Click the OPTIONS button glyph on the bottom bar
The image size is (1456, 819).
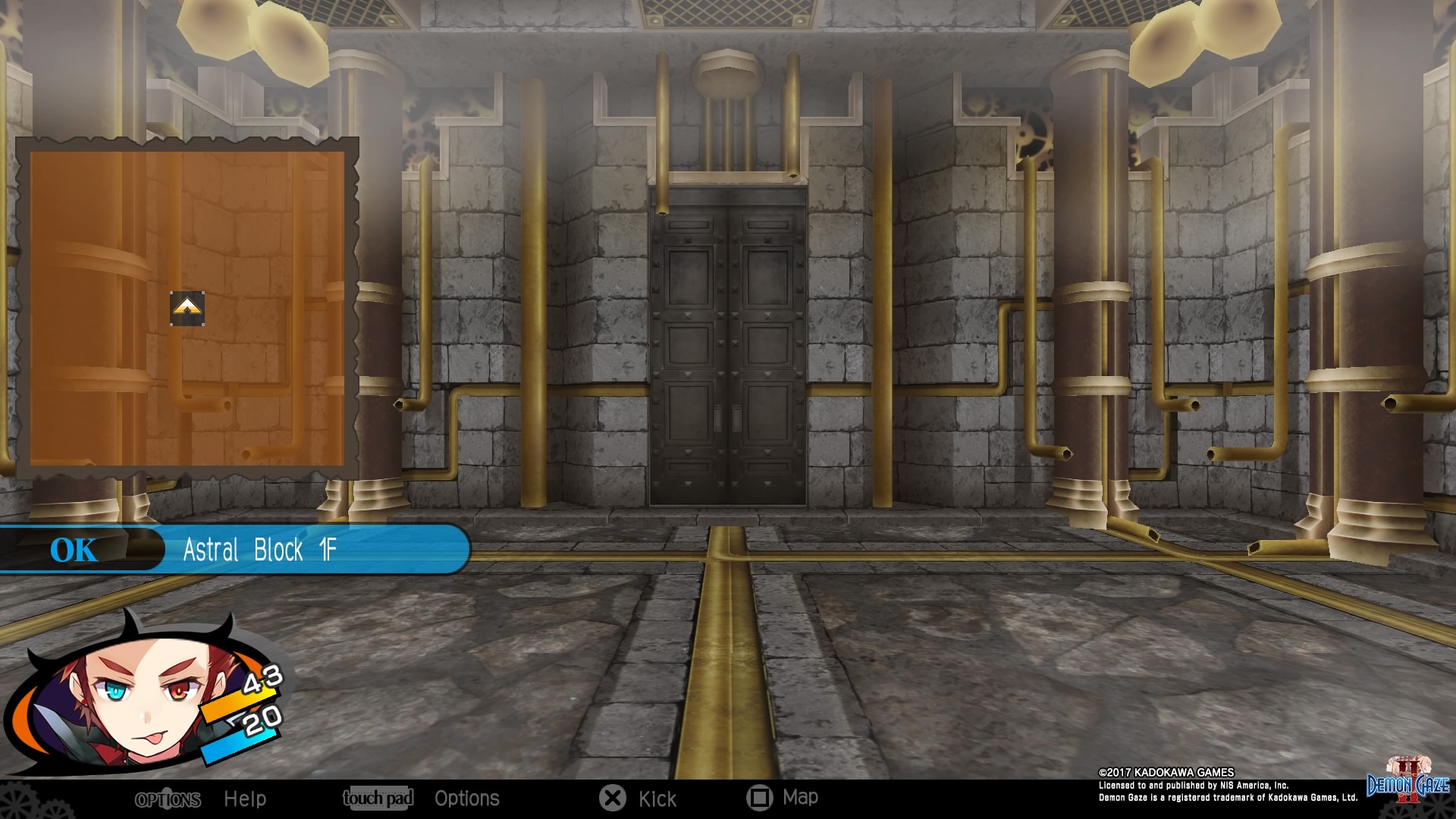click(x=168, y=799)
